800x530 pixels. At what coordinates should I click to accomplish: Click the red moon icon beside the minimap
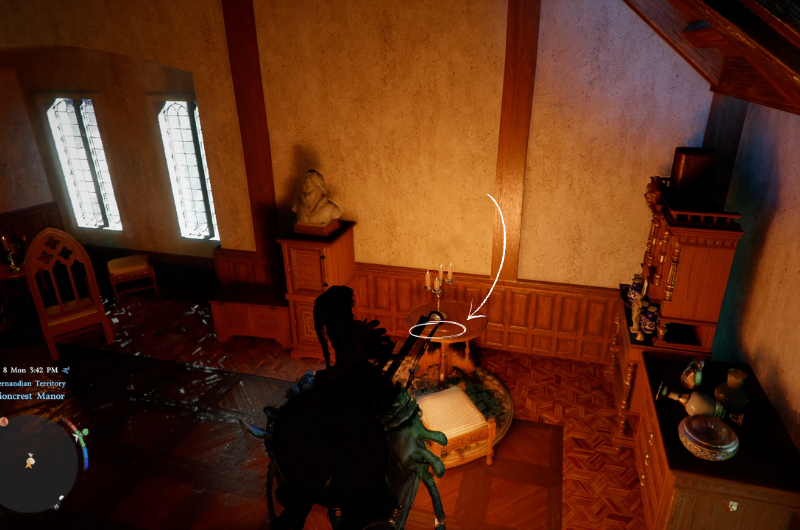coord(4,422)
